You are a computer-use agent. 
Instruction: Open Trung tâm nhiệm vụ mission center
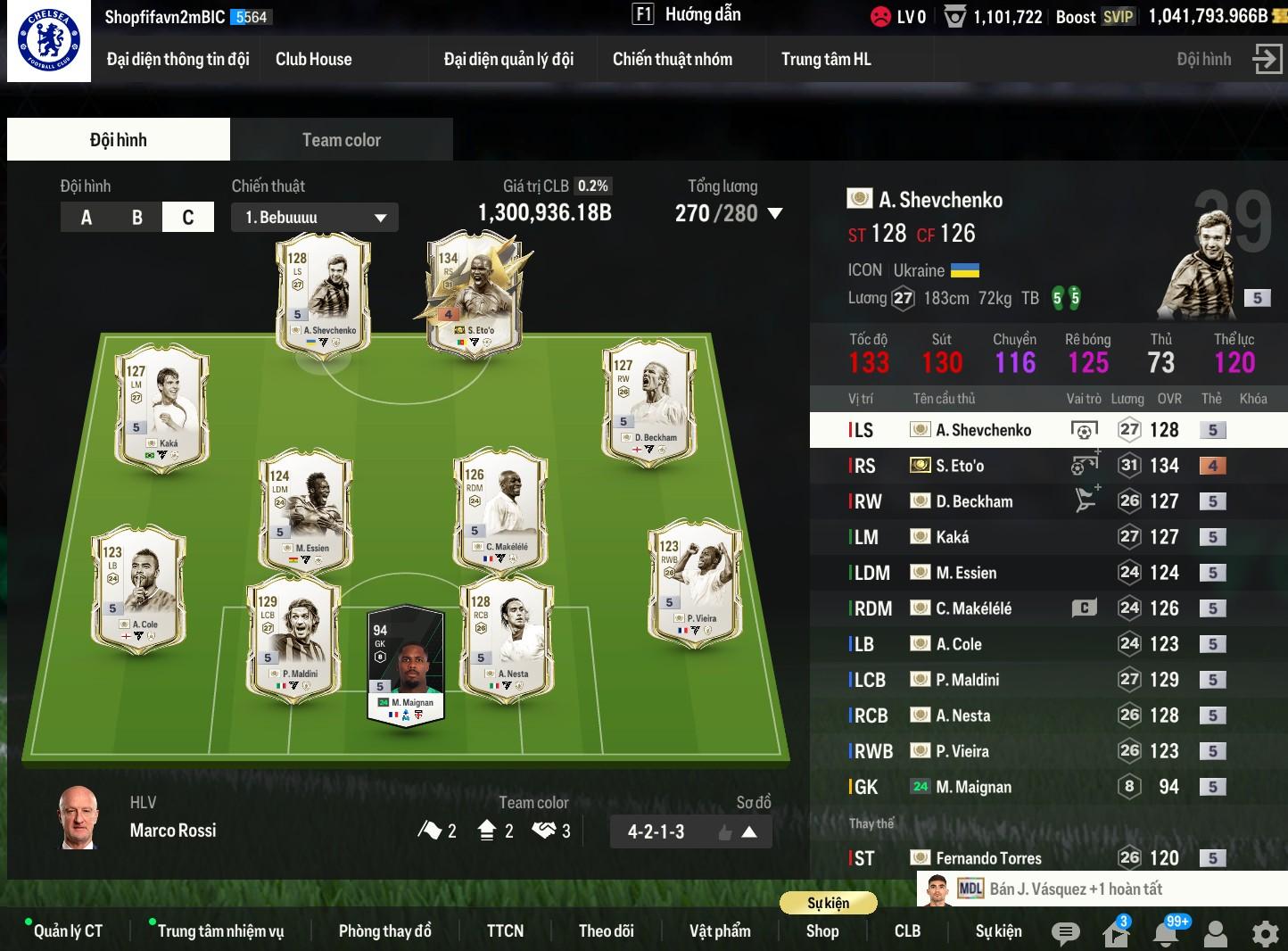(220, 931)
